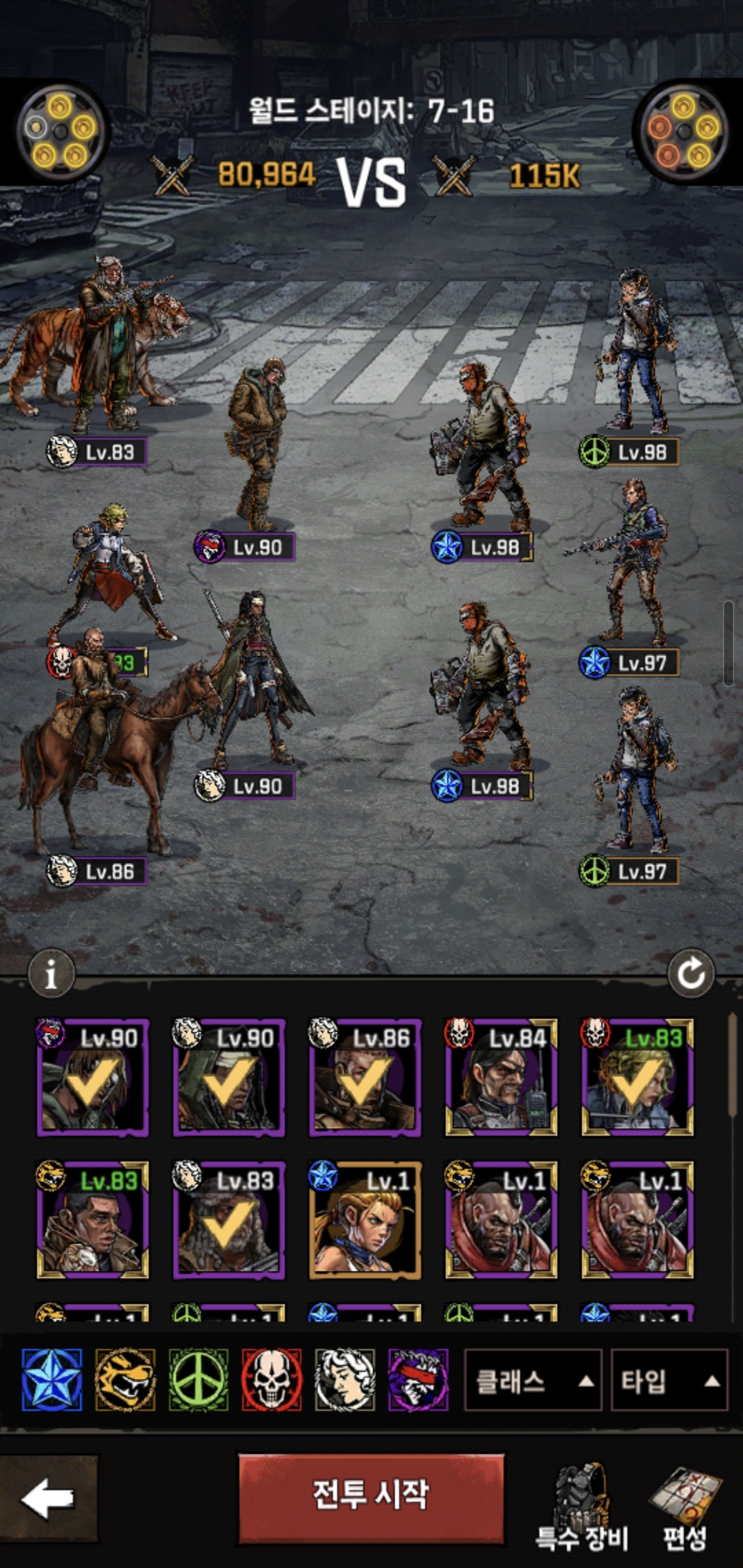Screen dimensions: 743x1568
Task: Open the 편성 formation menu
Action: tap(685, 1506)
